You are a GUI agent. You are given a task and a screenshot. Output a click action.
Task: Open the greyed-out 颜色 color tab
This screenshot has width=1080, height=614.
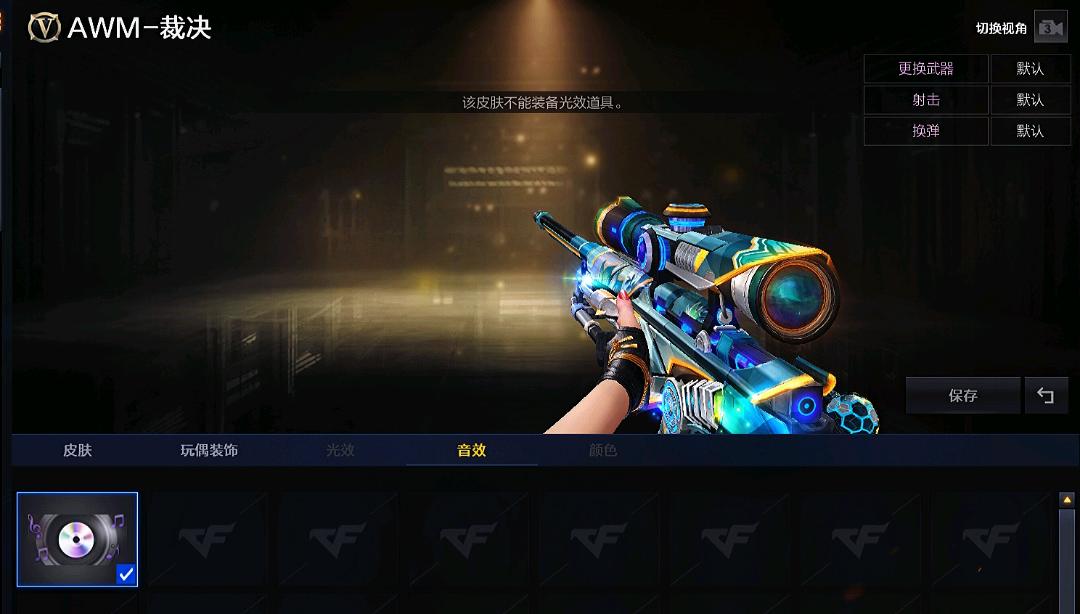click(x=603, y=450)
